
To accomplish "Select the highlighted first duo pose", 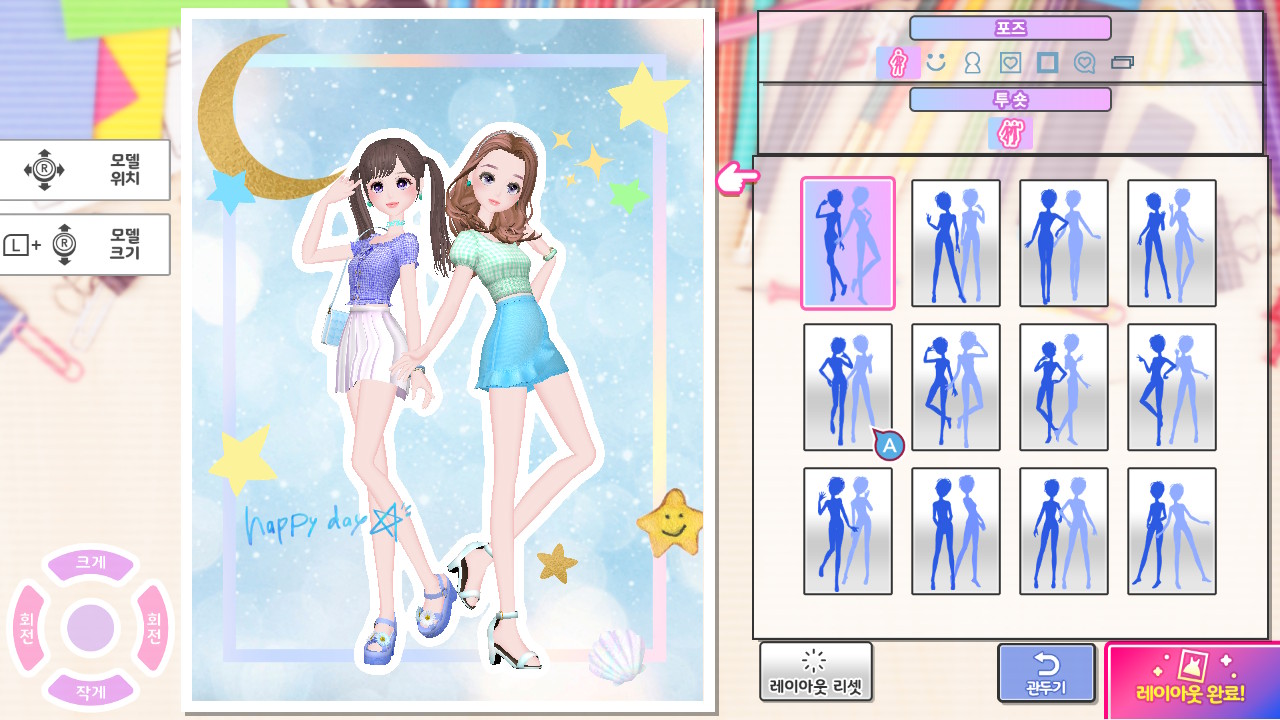I will 847,243.
